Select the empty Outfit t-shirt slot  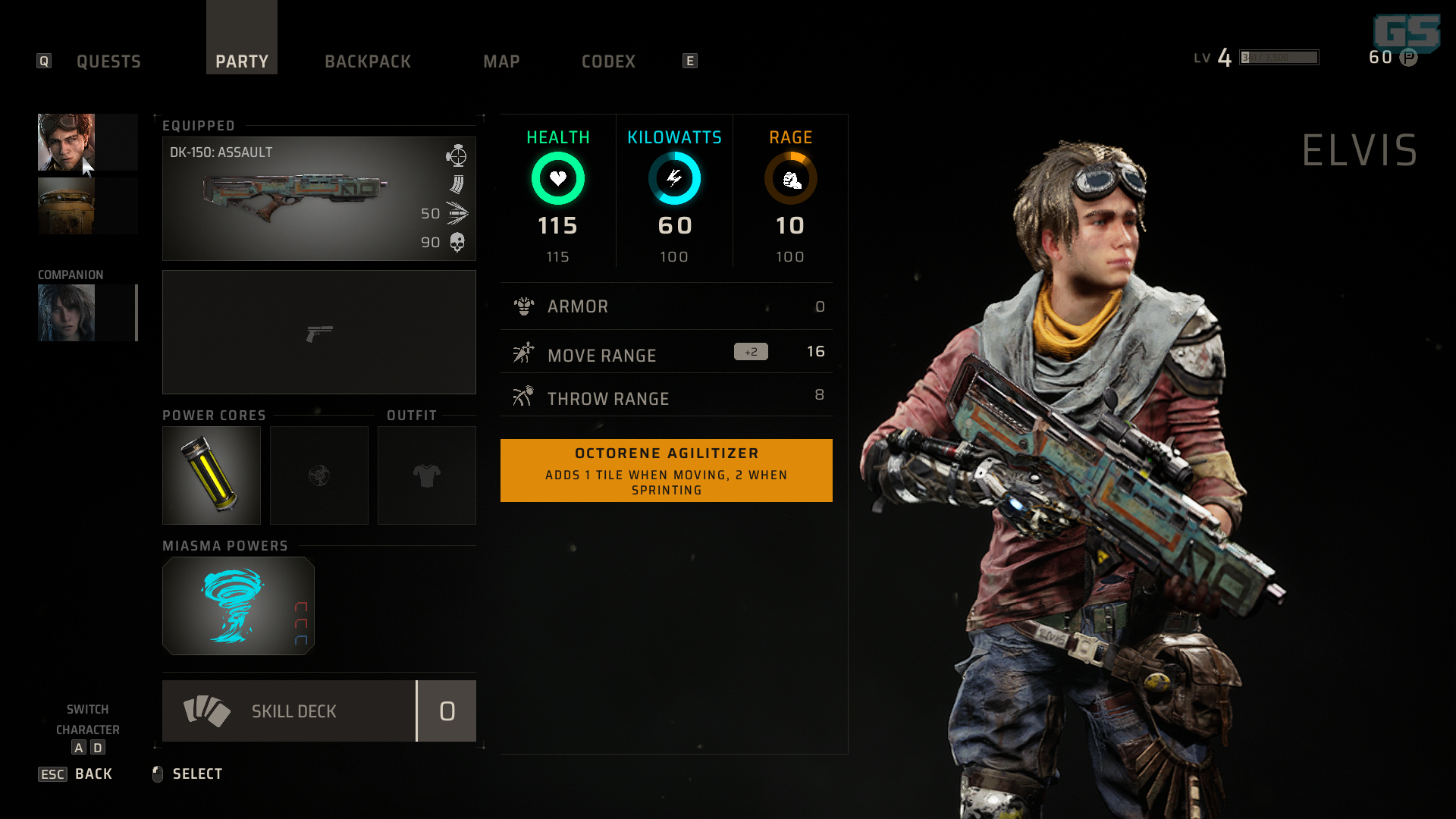tap(426, 475)
